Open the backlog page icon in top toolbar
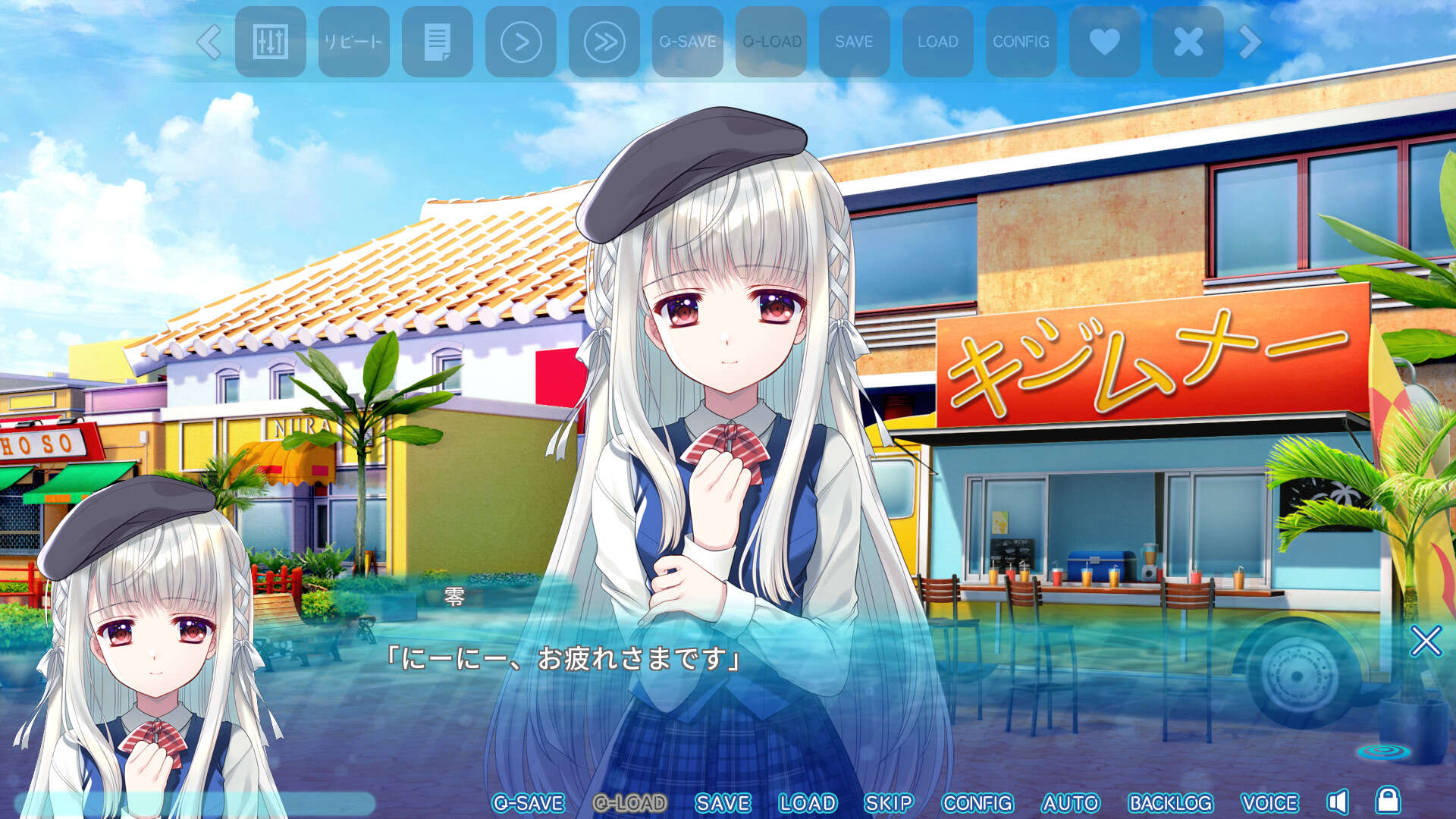1456x819 pixels. click(x=437, y=42)
